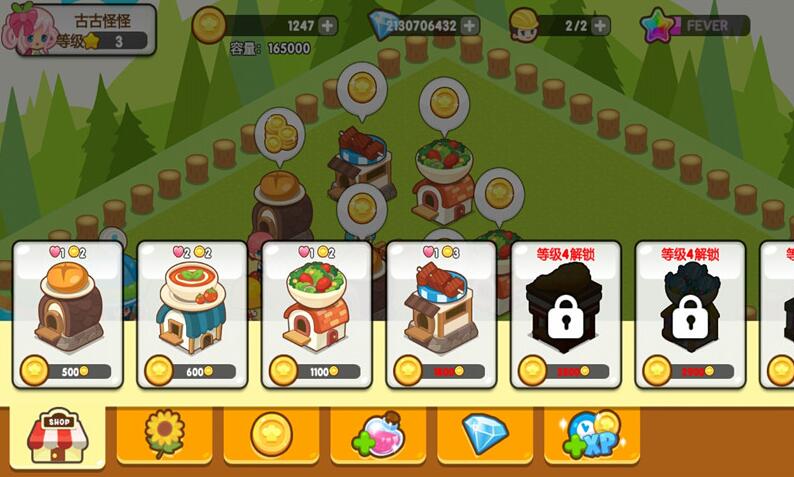Add more builders with the plus button
This screenshot has width=794, height=477.
600,25
